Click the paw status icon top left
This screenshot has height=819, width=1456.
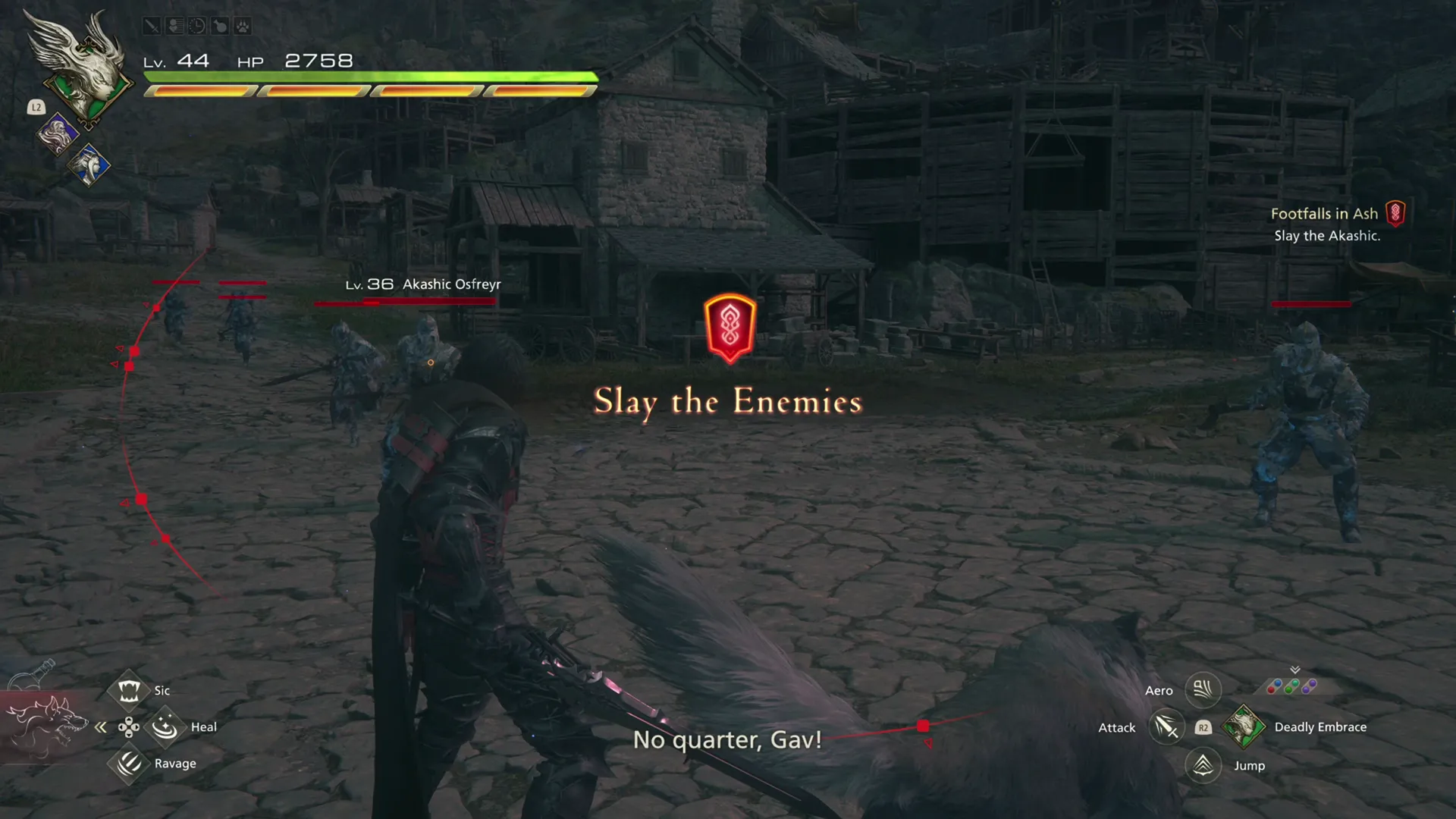pyautogui.click(x=243, y=27)
